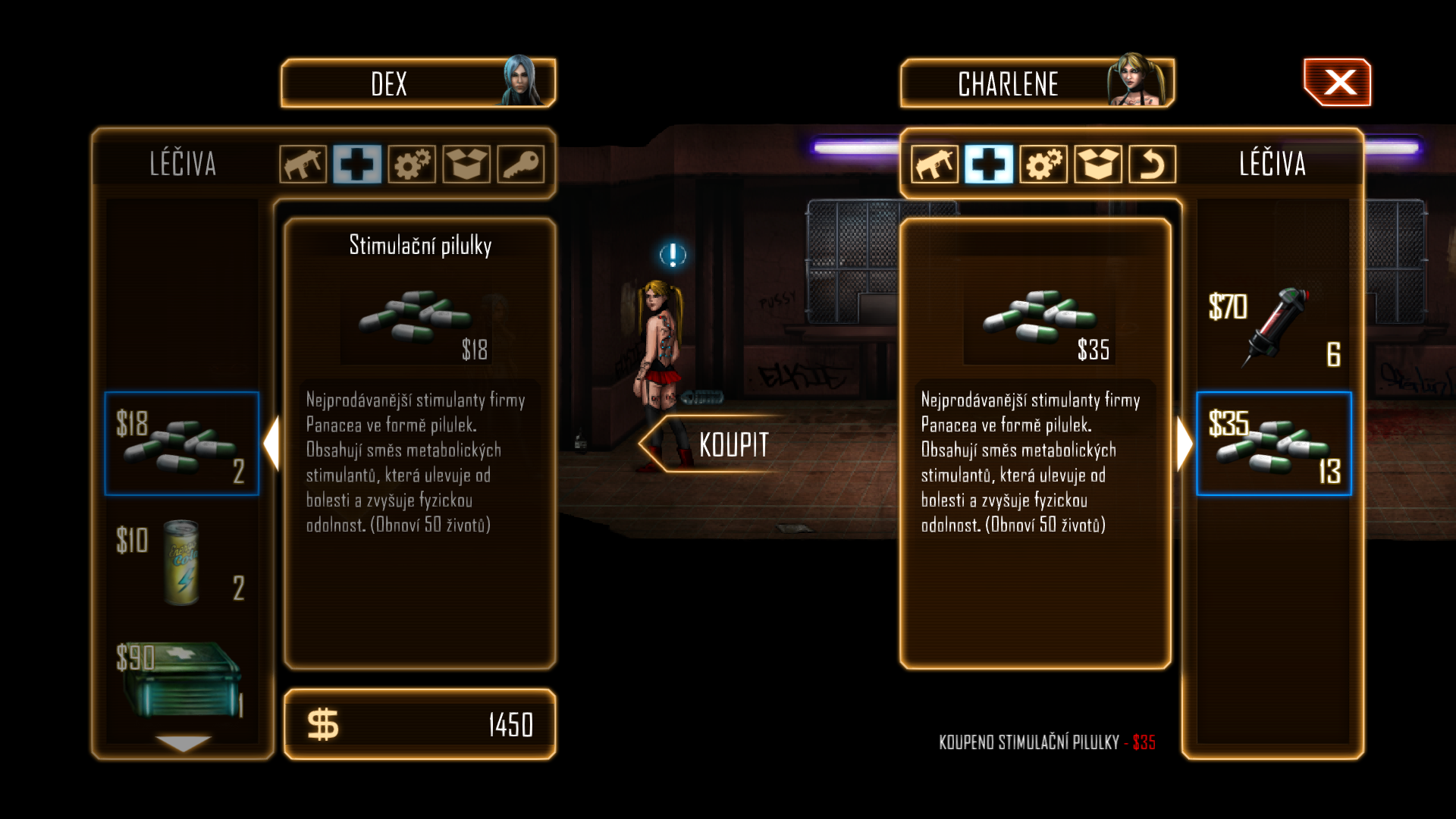Close the shop with the red X
Screen dimensions: 1456x819
pyautogui.click(x=1338, y=83)
